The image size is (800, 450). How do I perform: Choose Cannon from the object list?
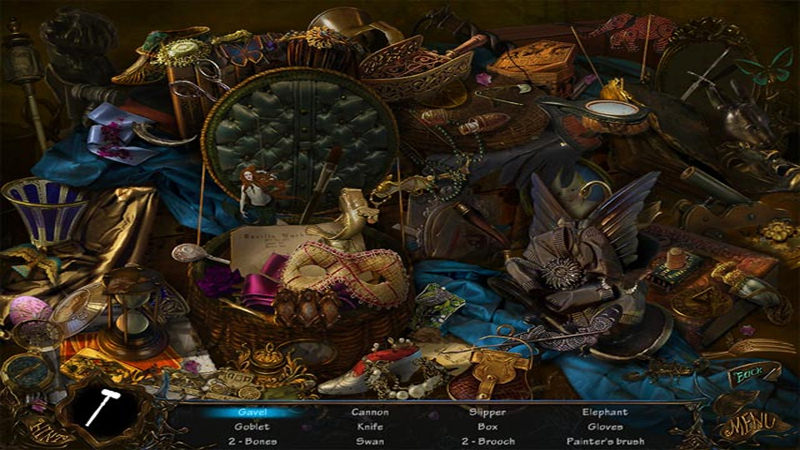[370, 411]
